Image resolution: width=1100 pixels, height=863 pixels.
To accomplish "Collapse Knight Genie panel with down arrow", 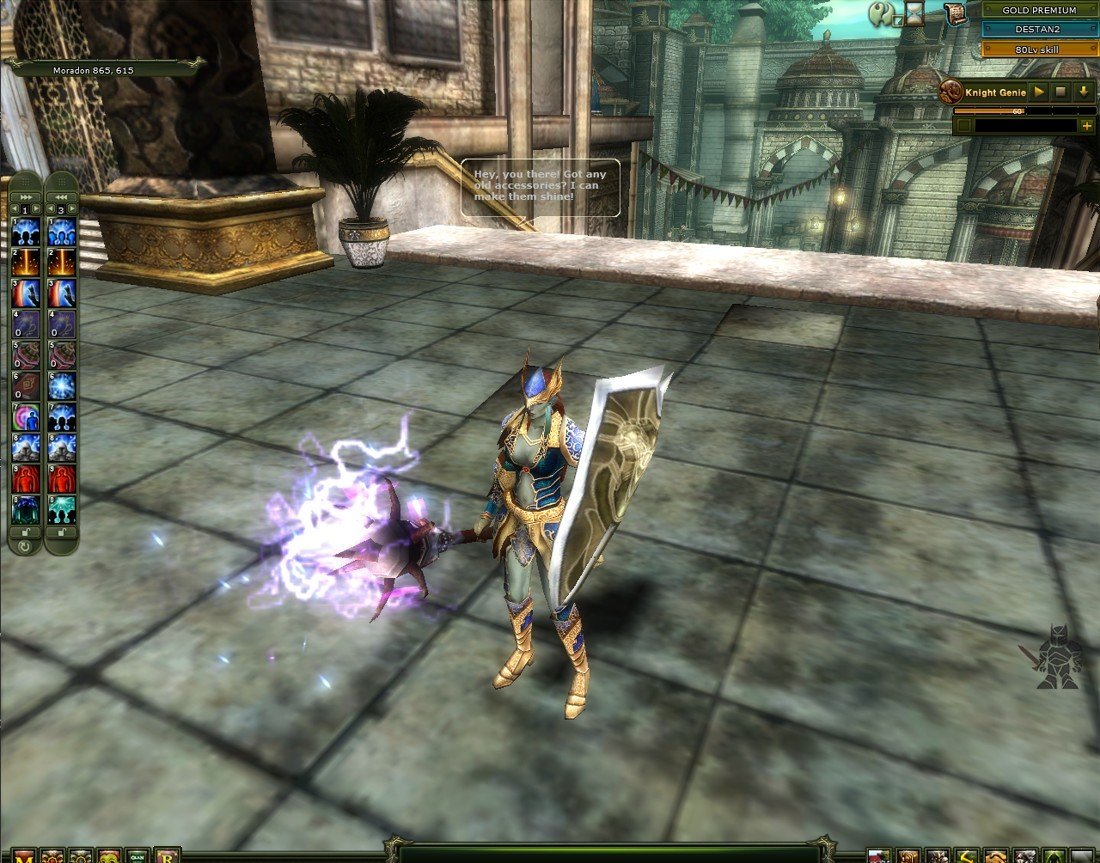I will [1083, 92].
